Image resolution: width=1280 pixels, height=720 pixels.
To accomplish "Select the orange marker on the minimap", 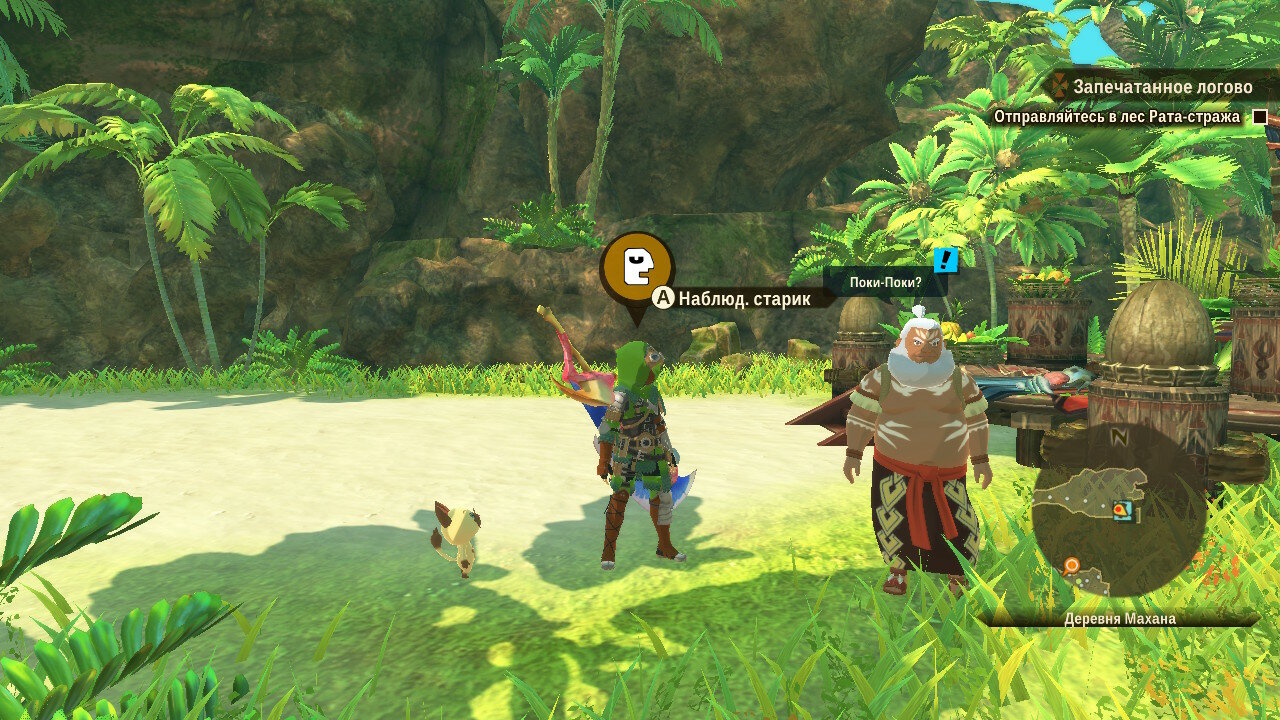I will [x=1072, y=566].
